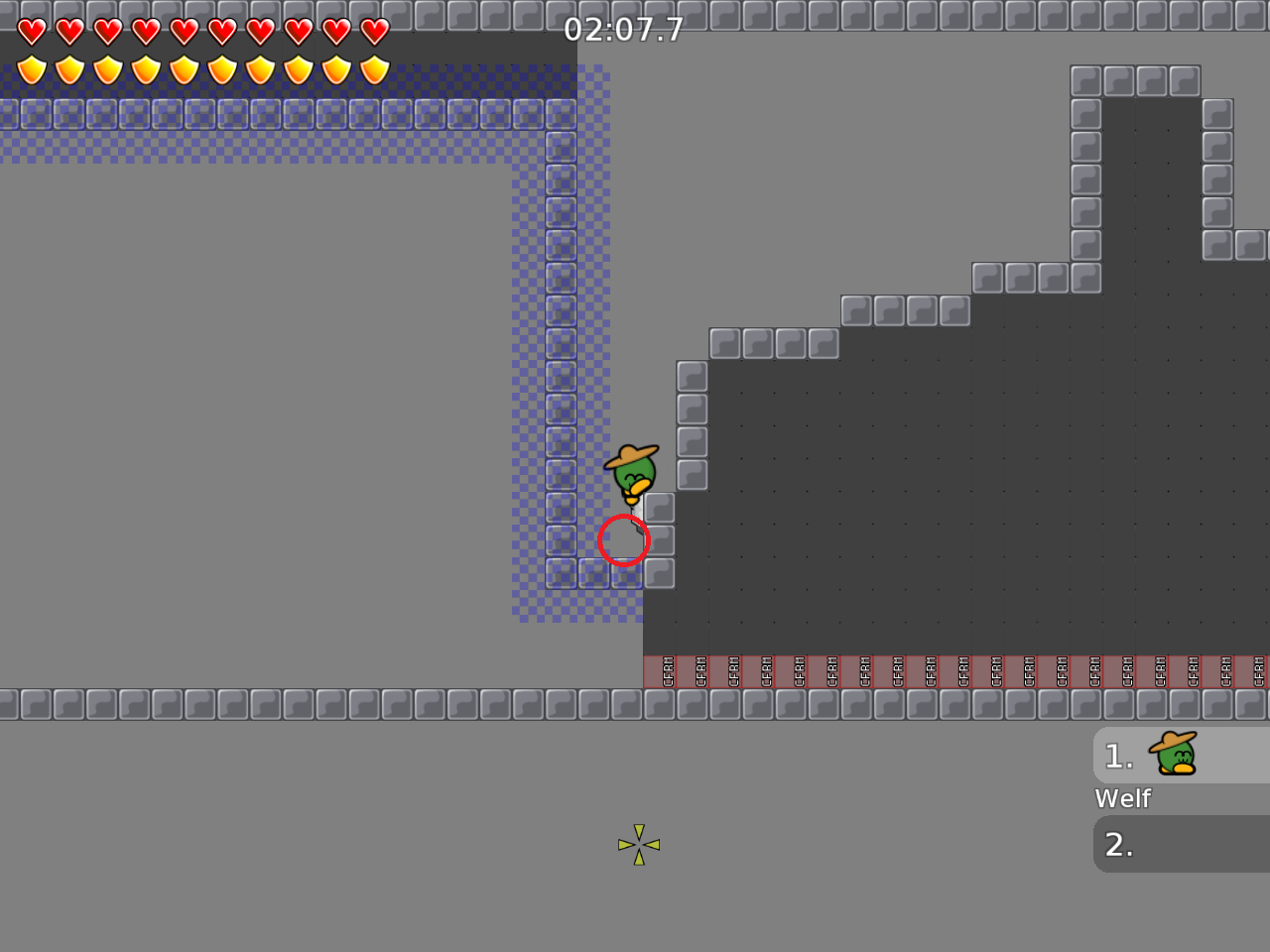This screenshot has width=1270, height=952.
Task: Click the rightmost shield in the armor row
Action: coord(375,69)
